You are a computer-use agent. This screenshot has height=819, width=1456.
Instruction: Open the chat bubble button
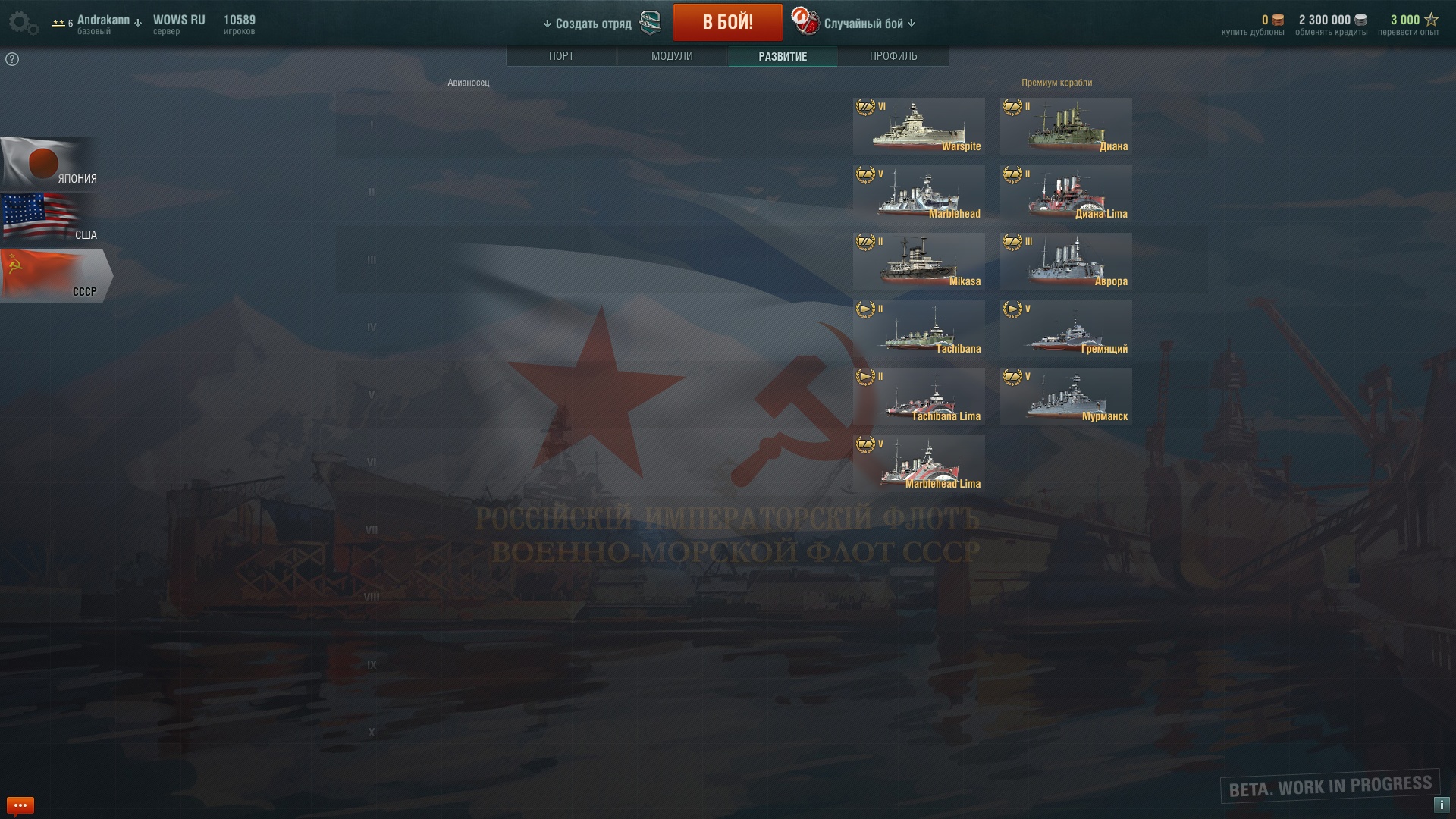click(x=20, y=805)
